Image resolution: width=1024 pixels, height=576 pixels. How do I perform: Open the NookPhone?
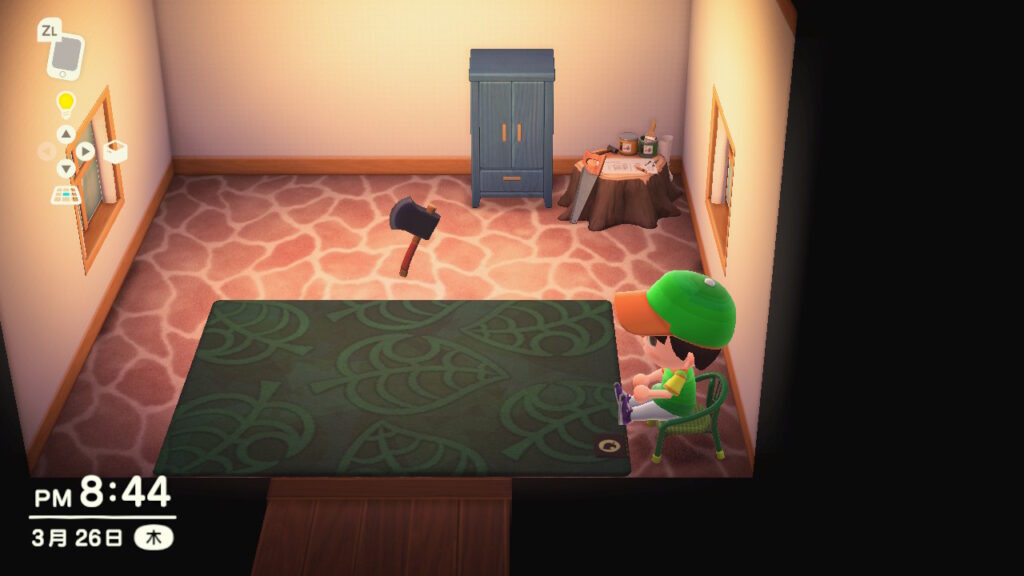(66, 56)
